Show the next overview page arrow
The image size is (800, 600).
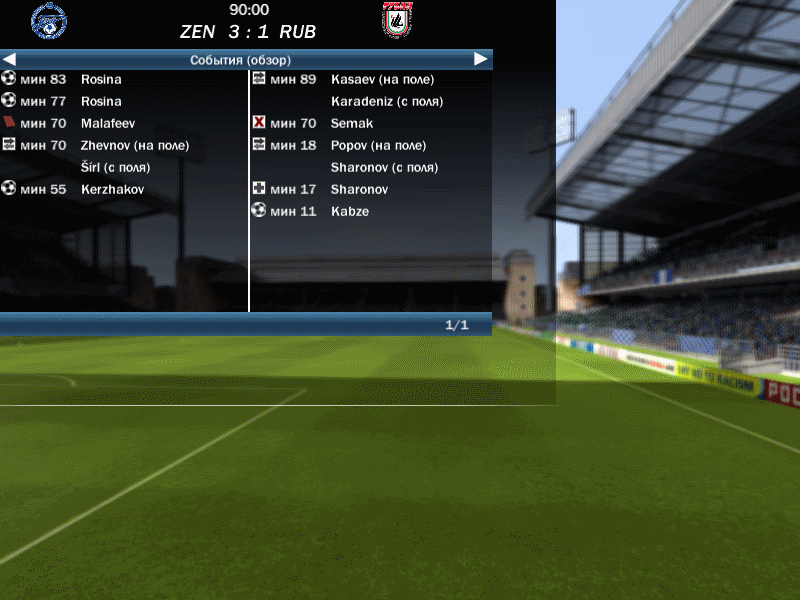point(481,60)
